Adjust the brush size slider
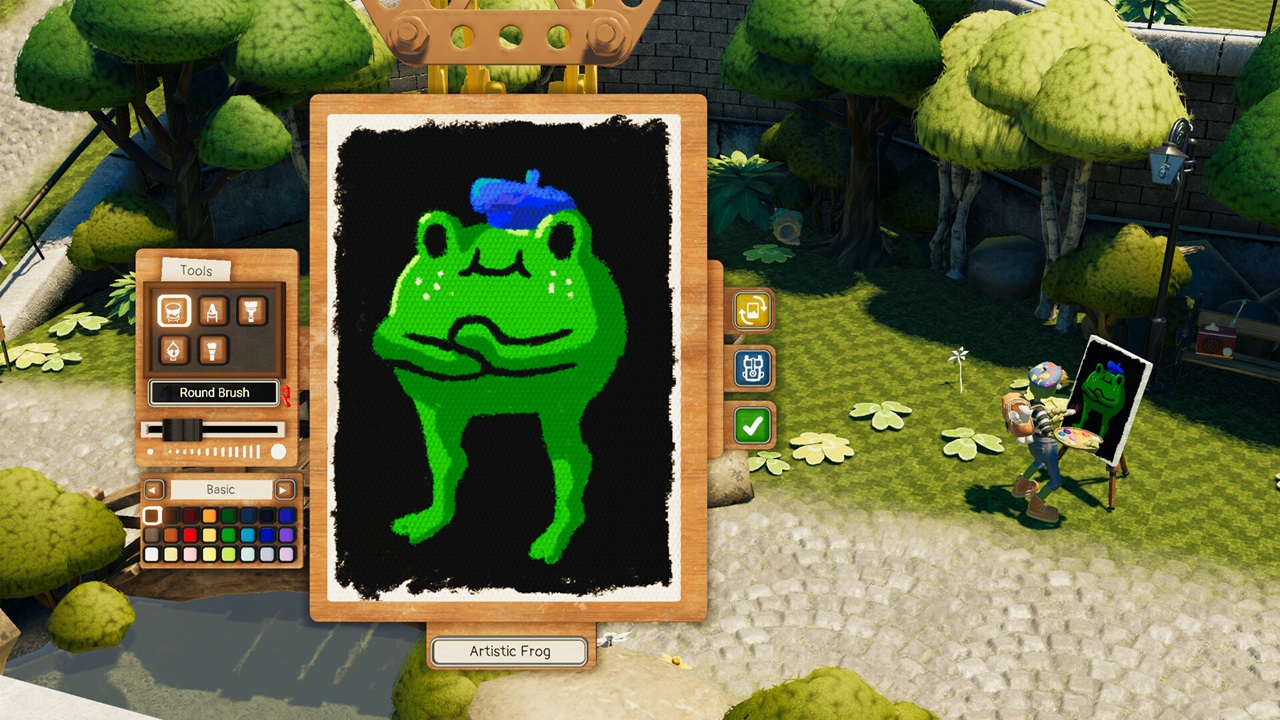Screen dimensions: 1280x720 181,428
